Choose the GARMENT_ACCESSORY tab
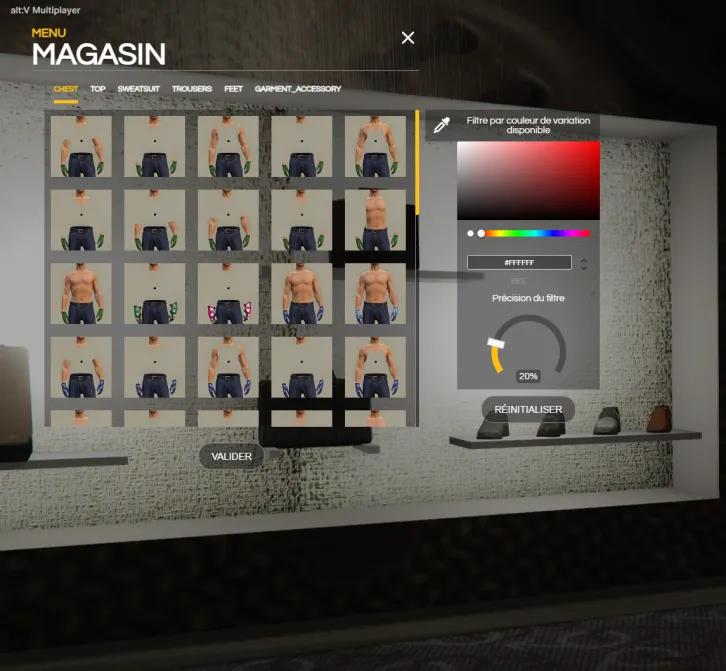Screen dimensions: 726x671 pos(298,89)
